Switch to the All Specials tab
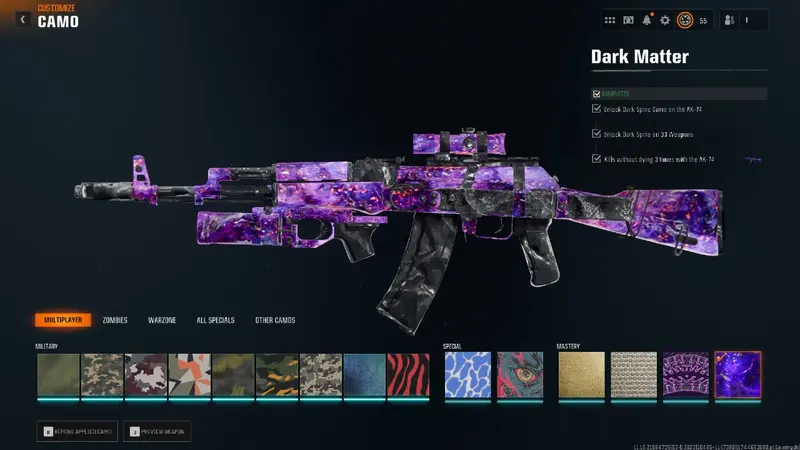 215,320
